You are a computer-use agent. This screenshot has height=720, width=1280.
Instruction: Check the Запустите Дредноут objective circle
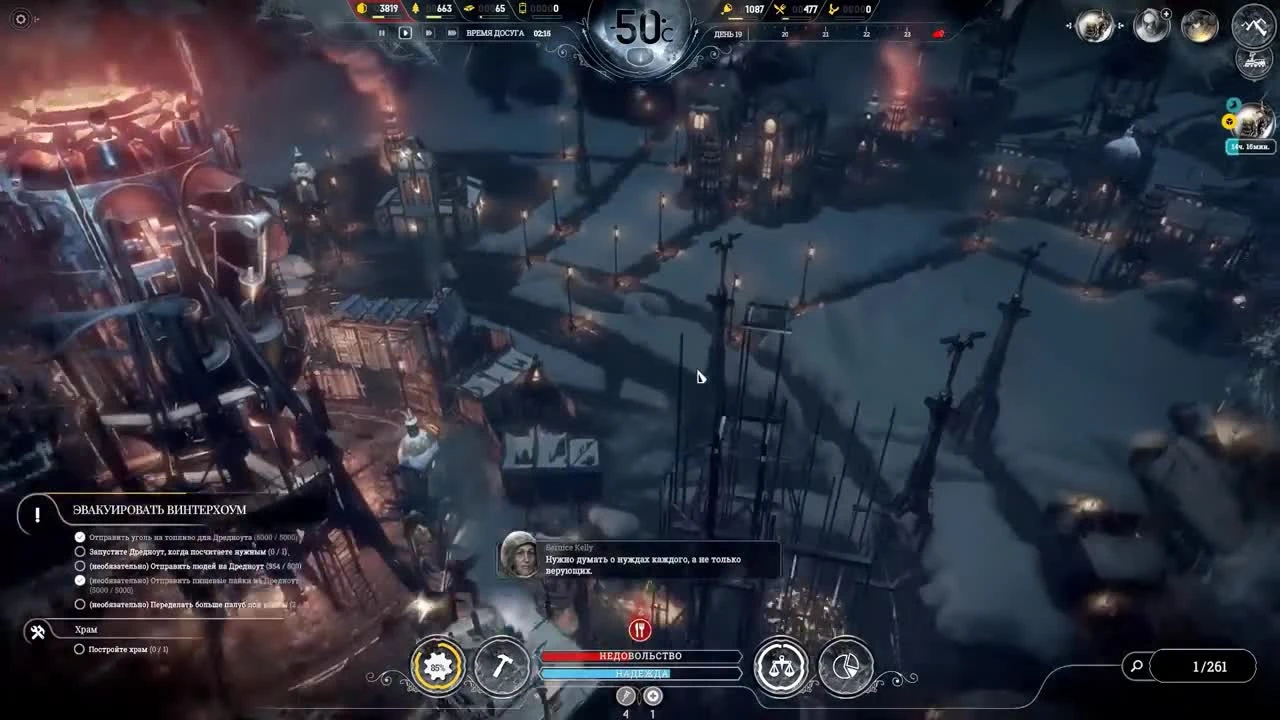coord(79,551)
